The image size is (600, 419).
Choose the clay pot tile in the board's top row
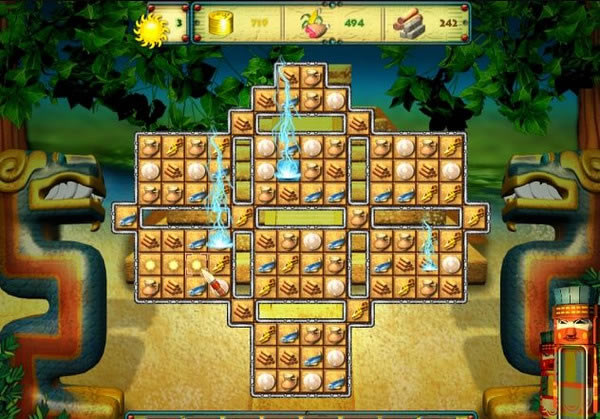click(312, 76)
